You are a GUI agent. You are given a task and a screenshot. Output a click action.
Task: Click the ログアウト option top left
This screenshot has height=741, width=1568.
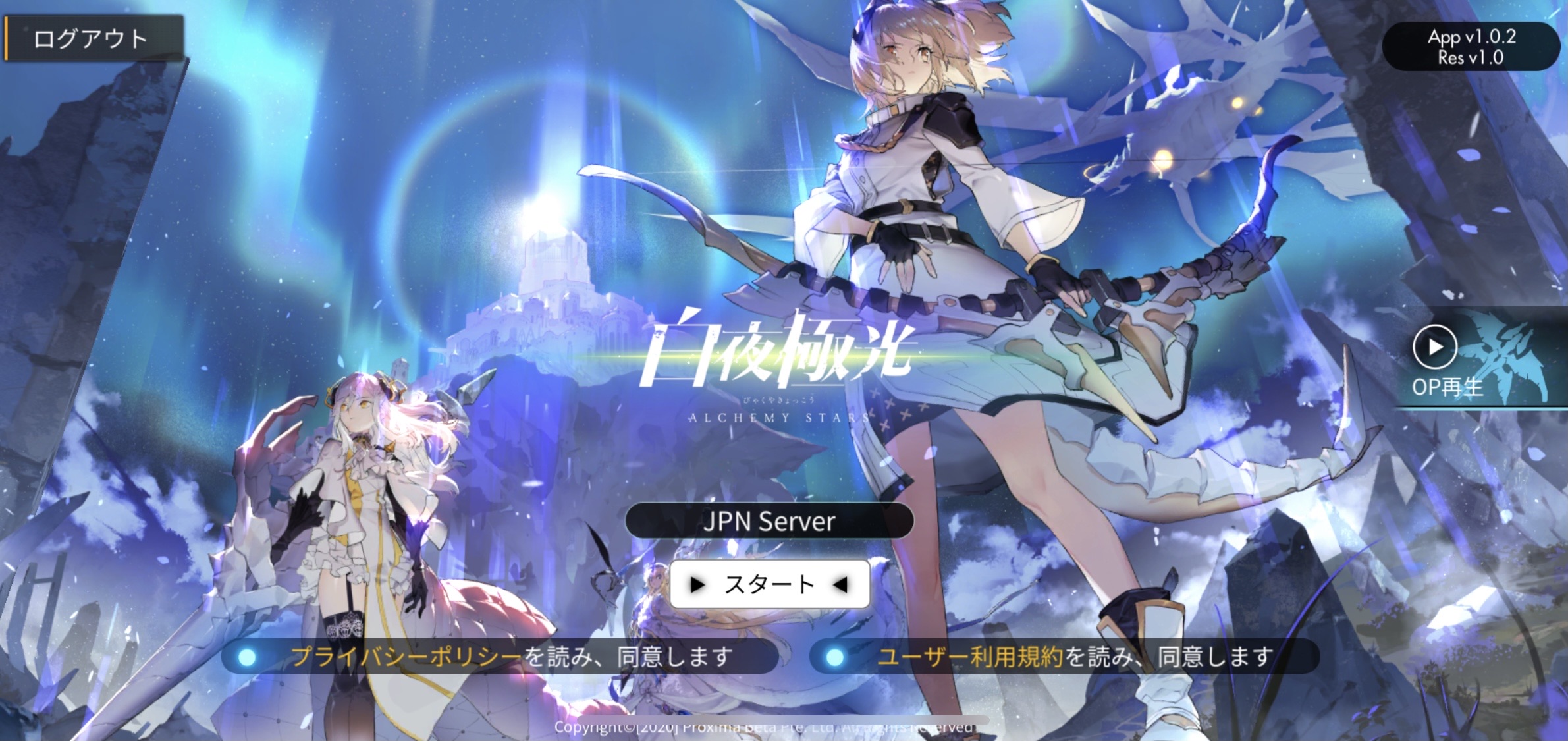(x=95, y=38)
